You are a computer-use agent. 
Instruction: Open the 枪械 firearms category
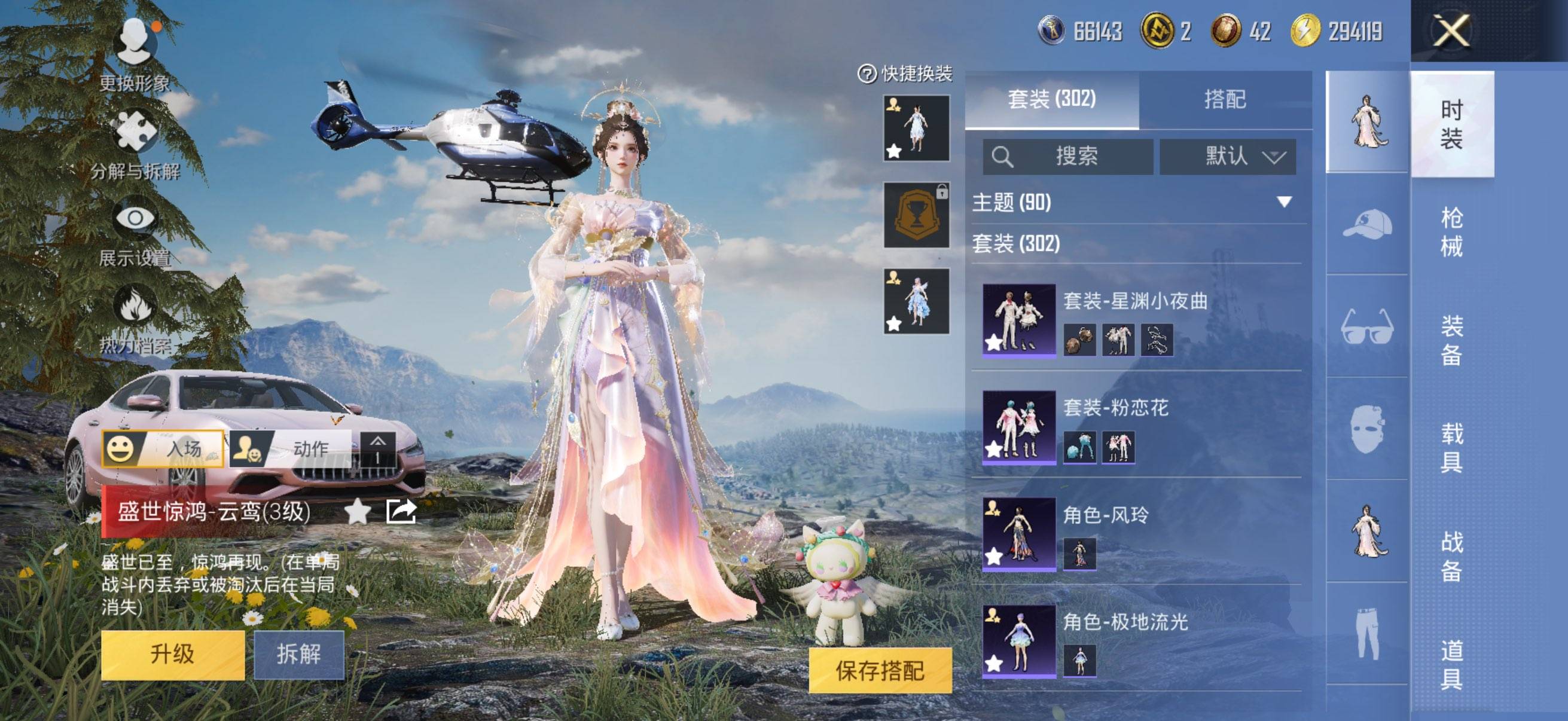pyautogui.click(x=1452, y=232)
